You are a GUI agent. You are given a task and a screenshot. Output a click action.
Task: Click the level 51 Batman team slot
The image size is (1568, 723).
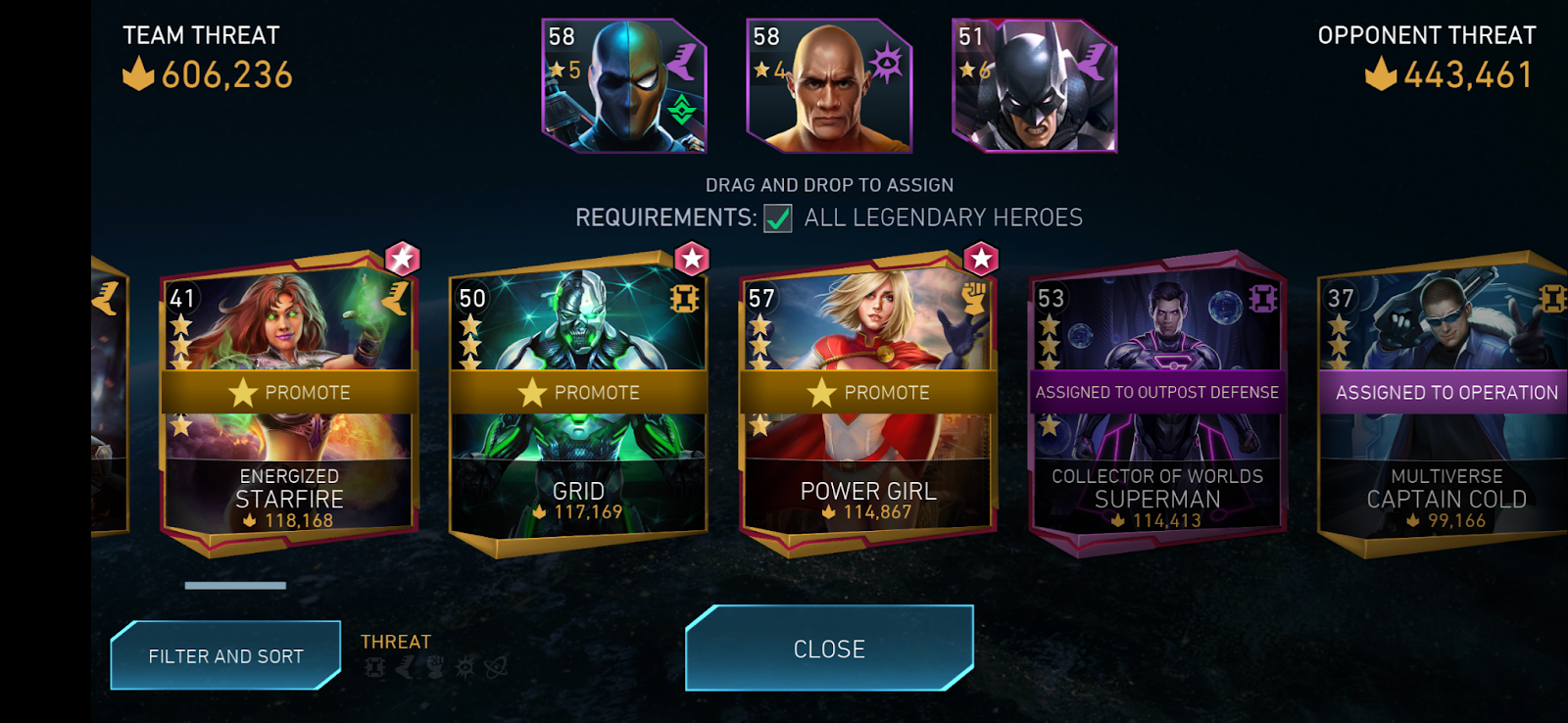(1034, 86)
